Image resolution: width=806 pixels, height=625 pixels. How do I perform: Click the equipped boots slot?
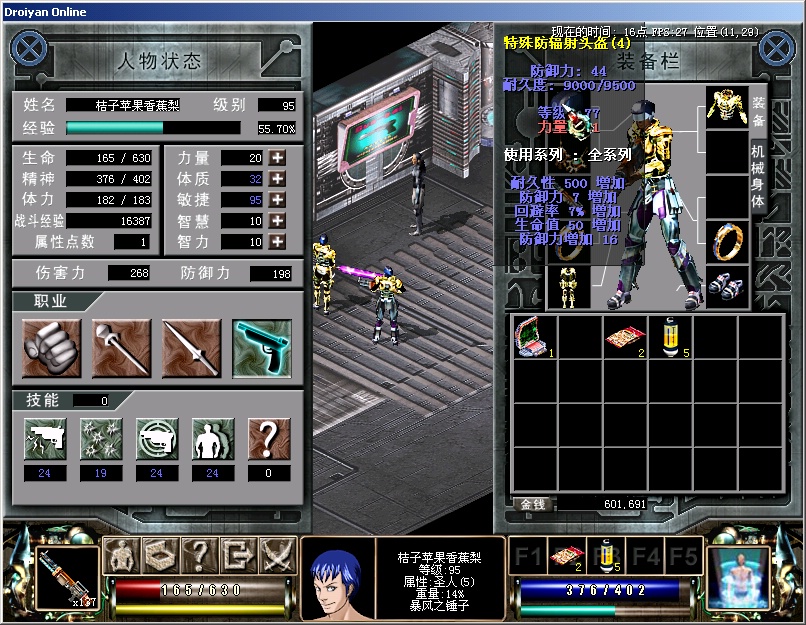click(727, 286)
